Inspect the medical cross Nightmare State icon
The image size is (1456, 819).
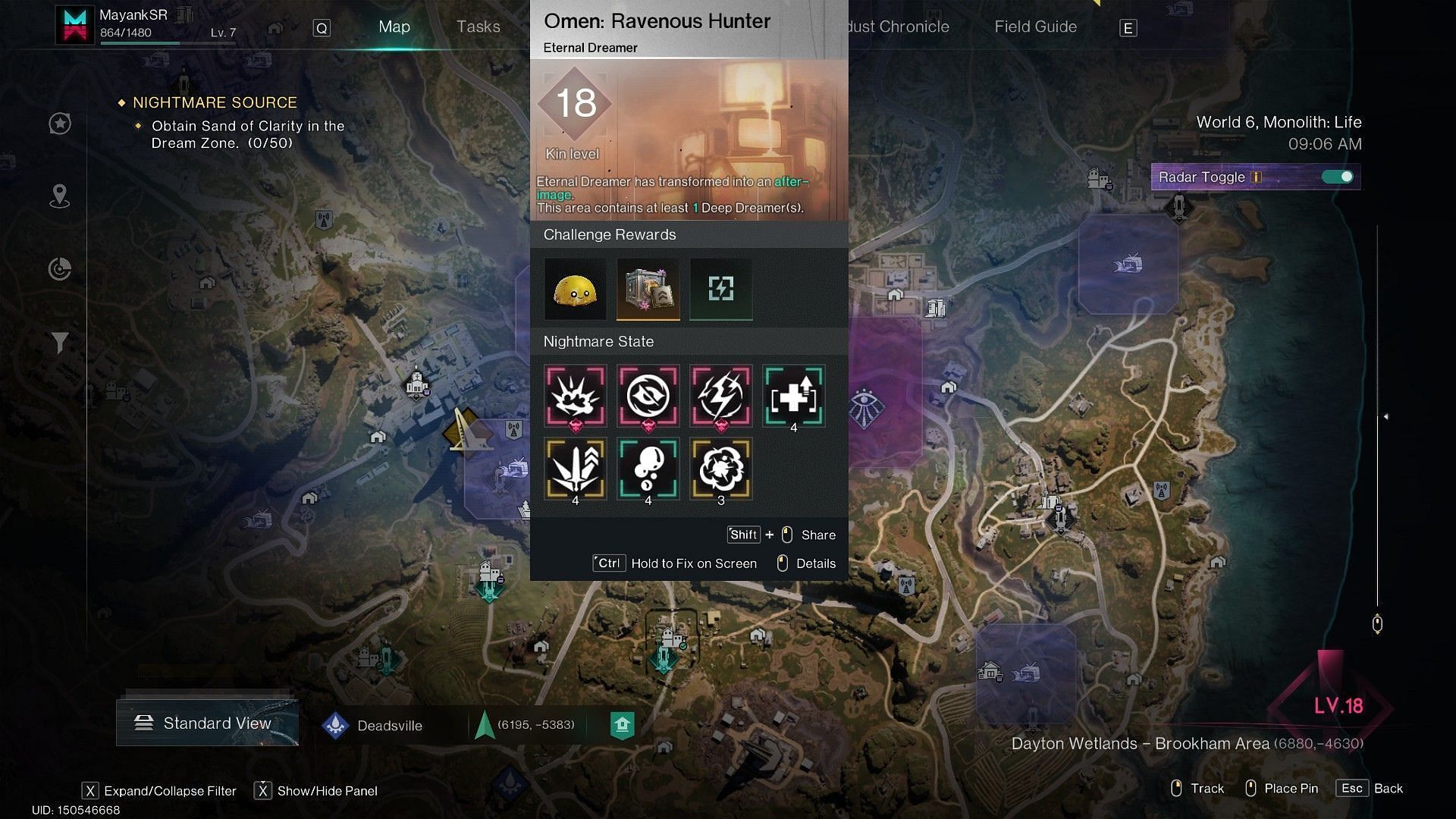(793, 396)
